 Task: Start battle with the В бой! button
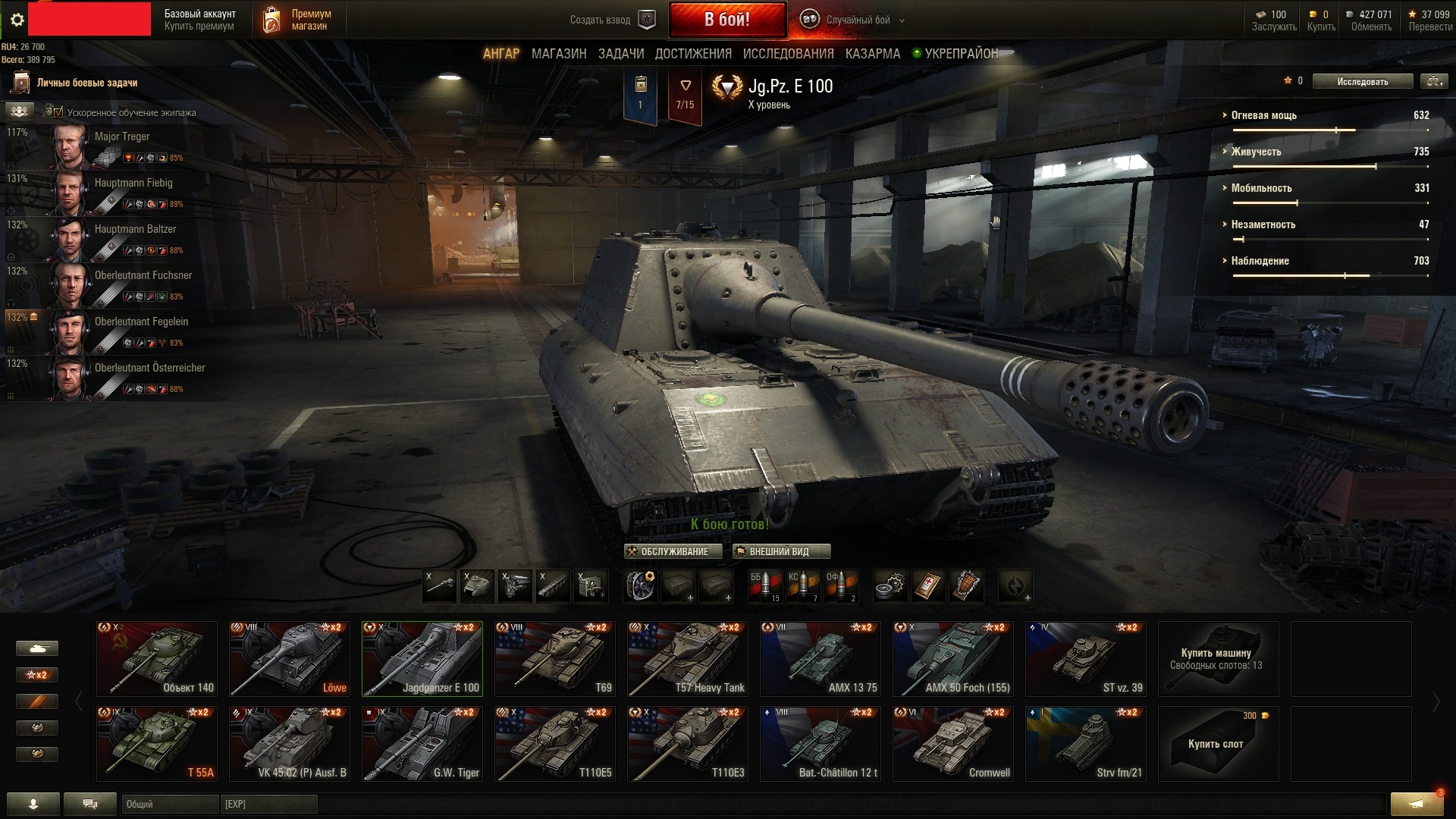tap(726, 20)
